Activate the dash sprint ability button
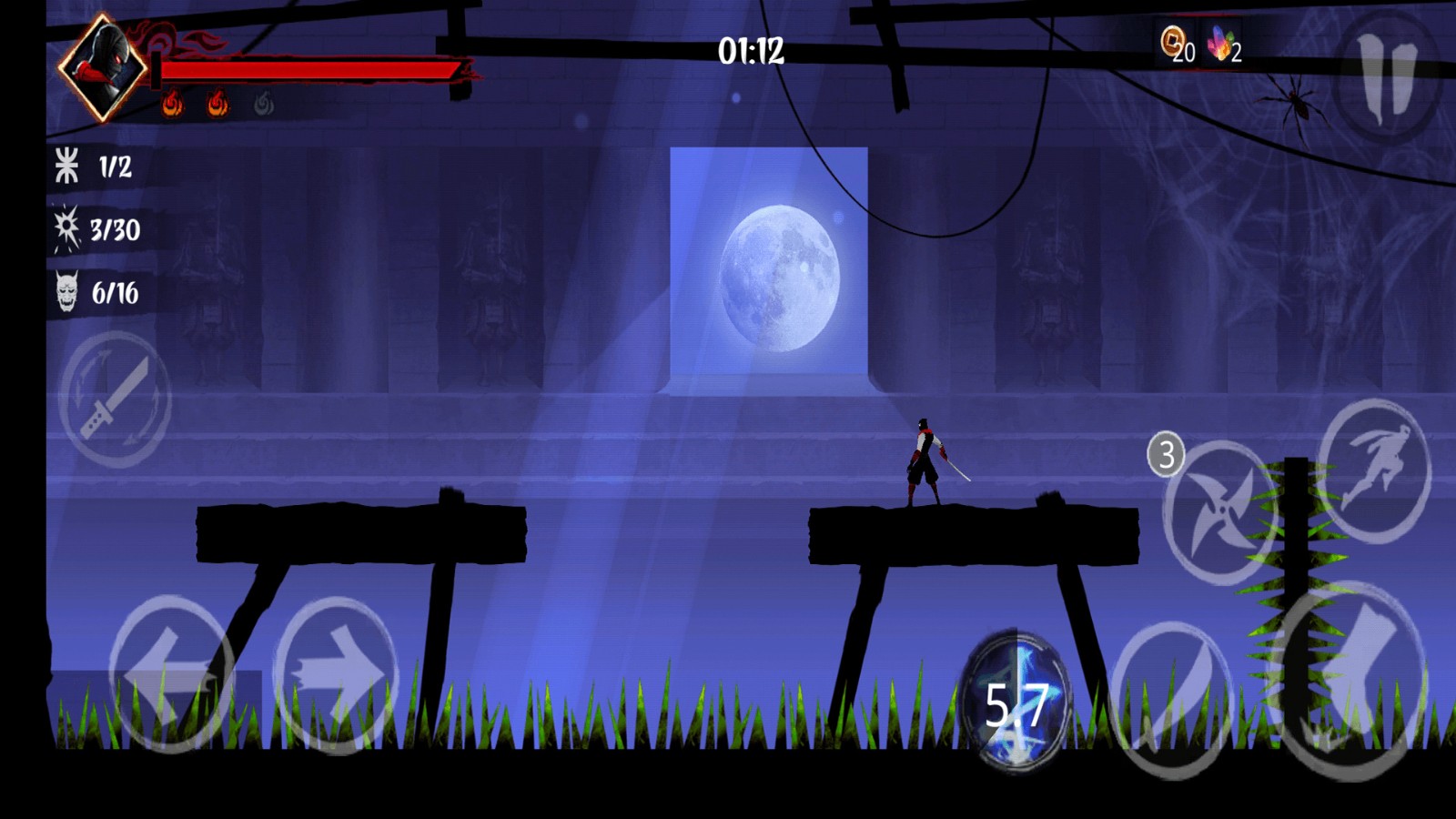Viewport: 1456px width, 819px height. click(x=1374, y=470)
